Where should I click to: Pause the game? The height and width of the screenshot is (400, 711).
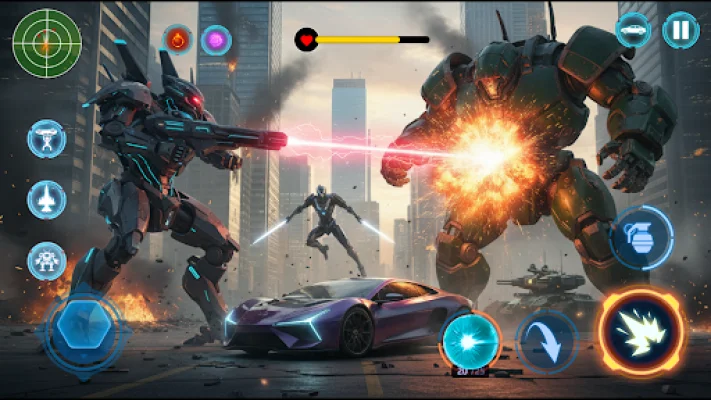click(680, 30)
